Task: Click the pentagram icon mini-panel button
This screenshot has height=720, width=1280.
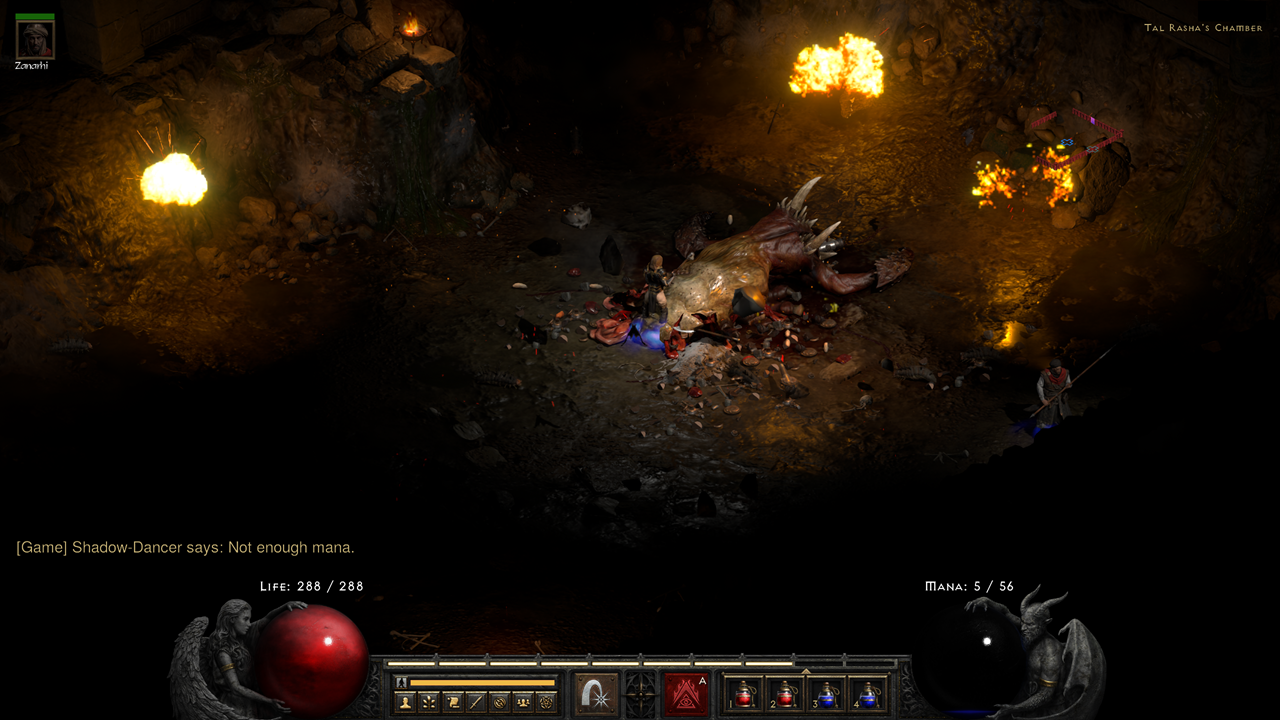Action: (x=546, y=702)
